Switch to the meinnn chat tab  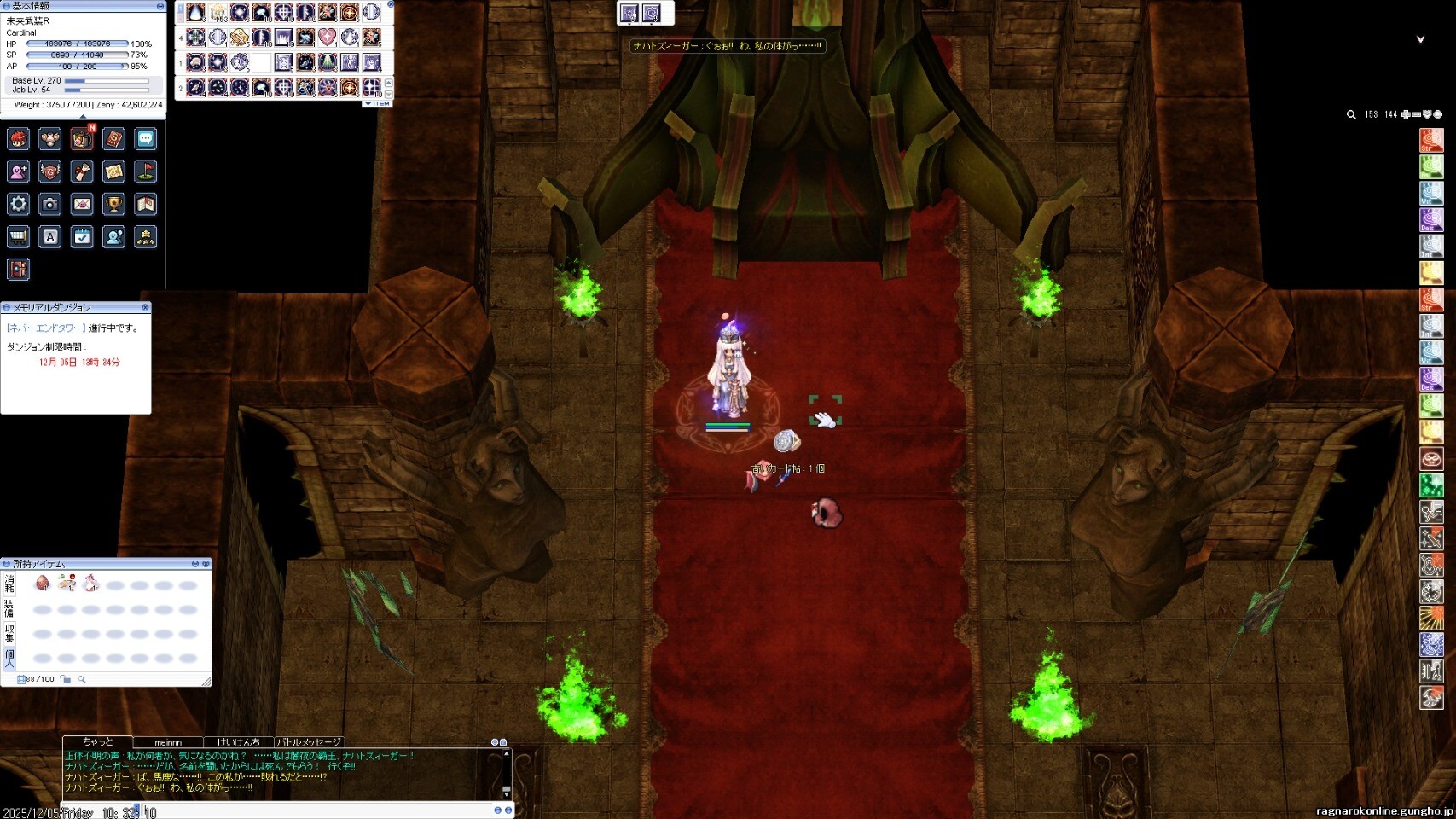pyautogui.click(x=168, y=742)
